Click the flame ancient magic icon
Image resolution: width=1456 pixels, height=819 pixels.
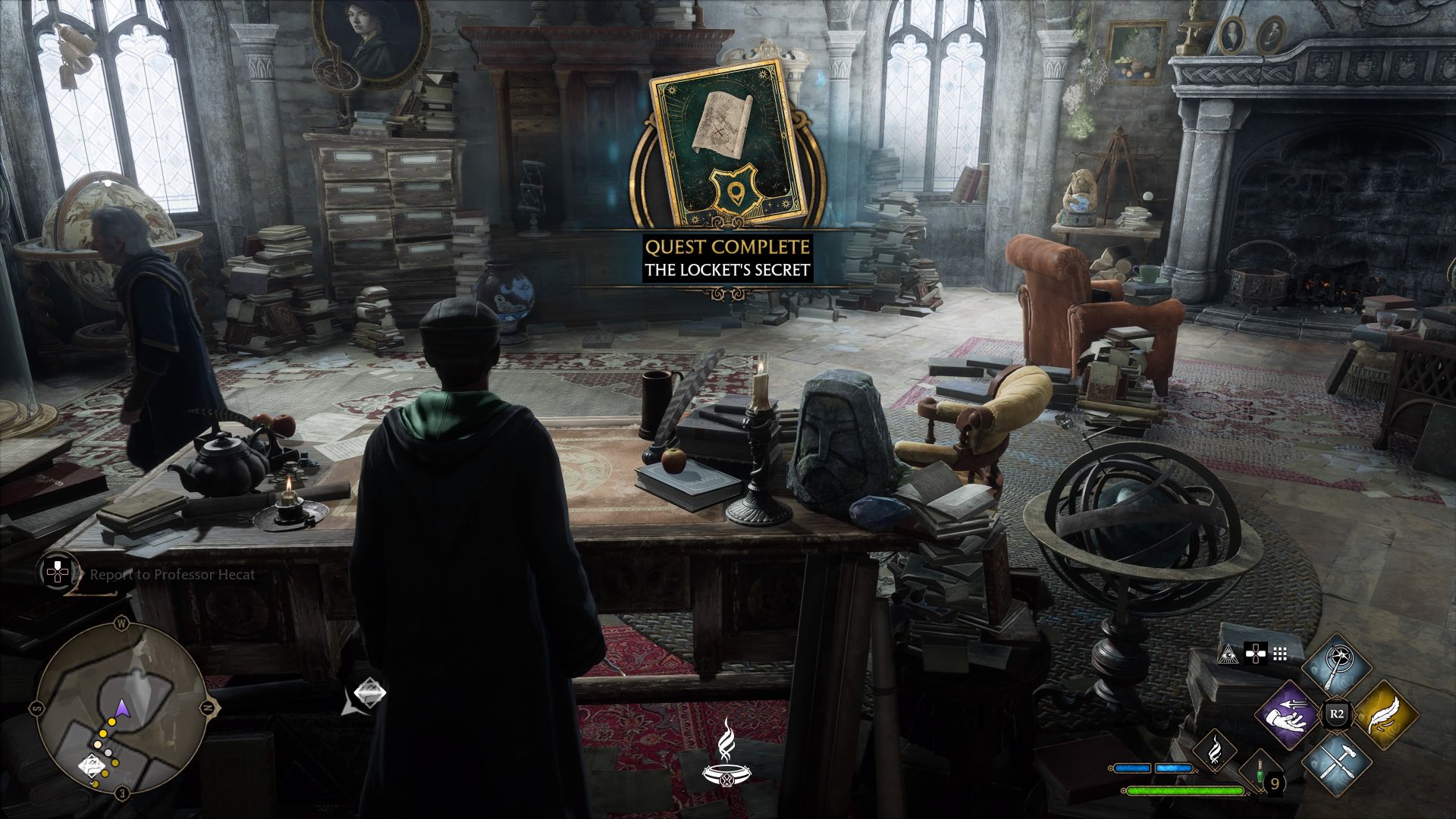point(1215,751)
